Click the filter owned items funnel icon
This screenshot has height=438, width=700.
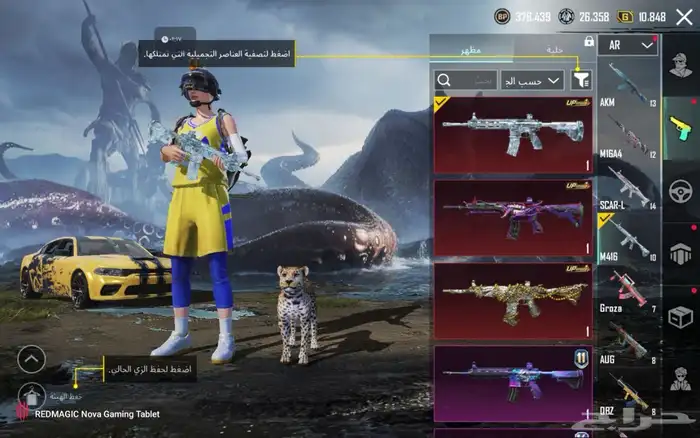pyautogui.click(x=582, y=80)
